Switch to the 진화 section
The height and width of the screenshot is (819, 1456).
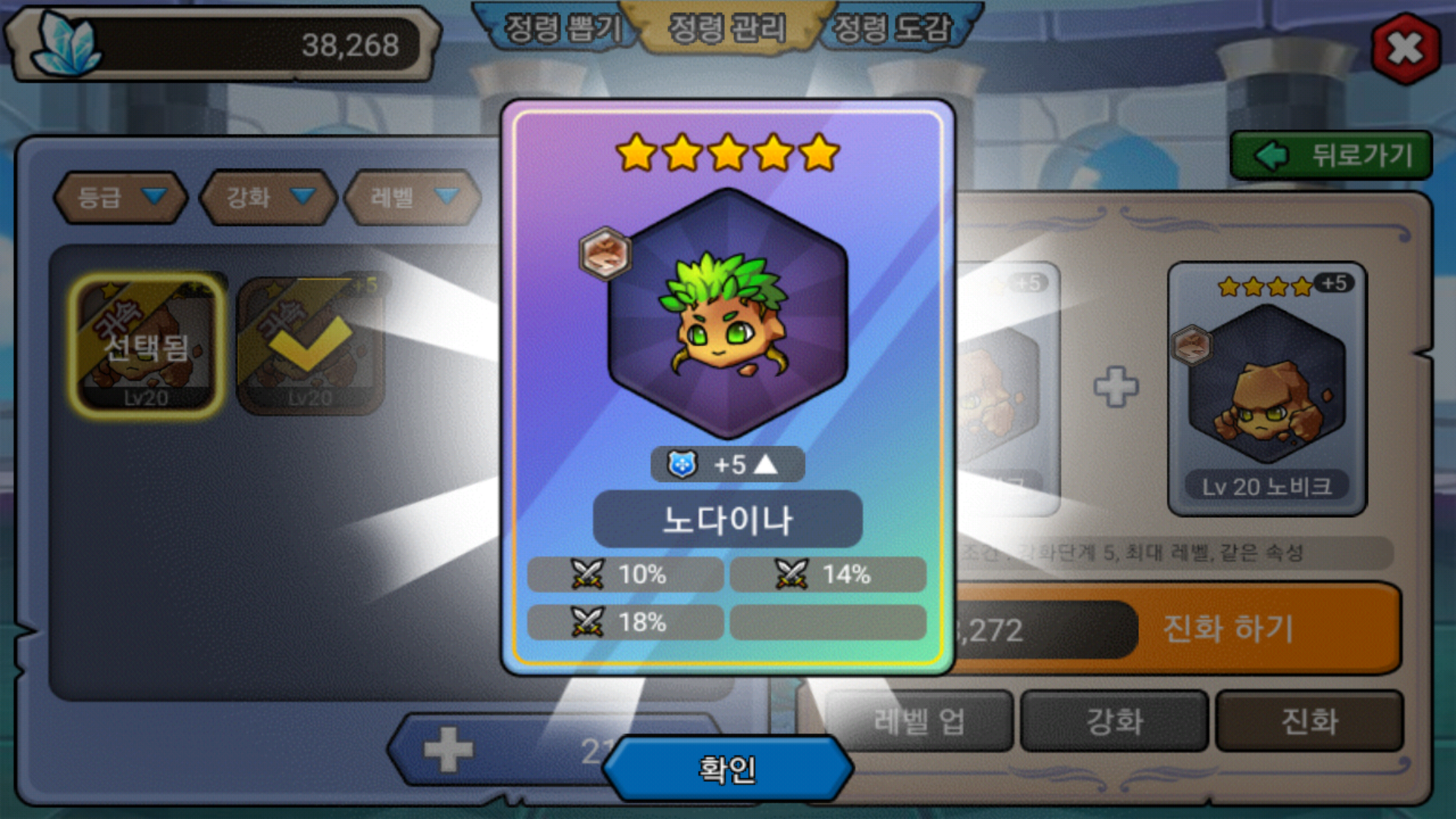[x=1310, y=721]
